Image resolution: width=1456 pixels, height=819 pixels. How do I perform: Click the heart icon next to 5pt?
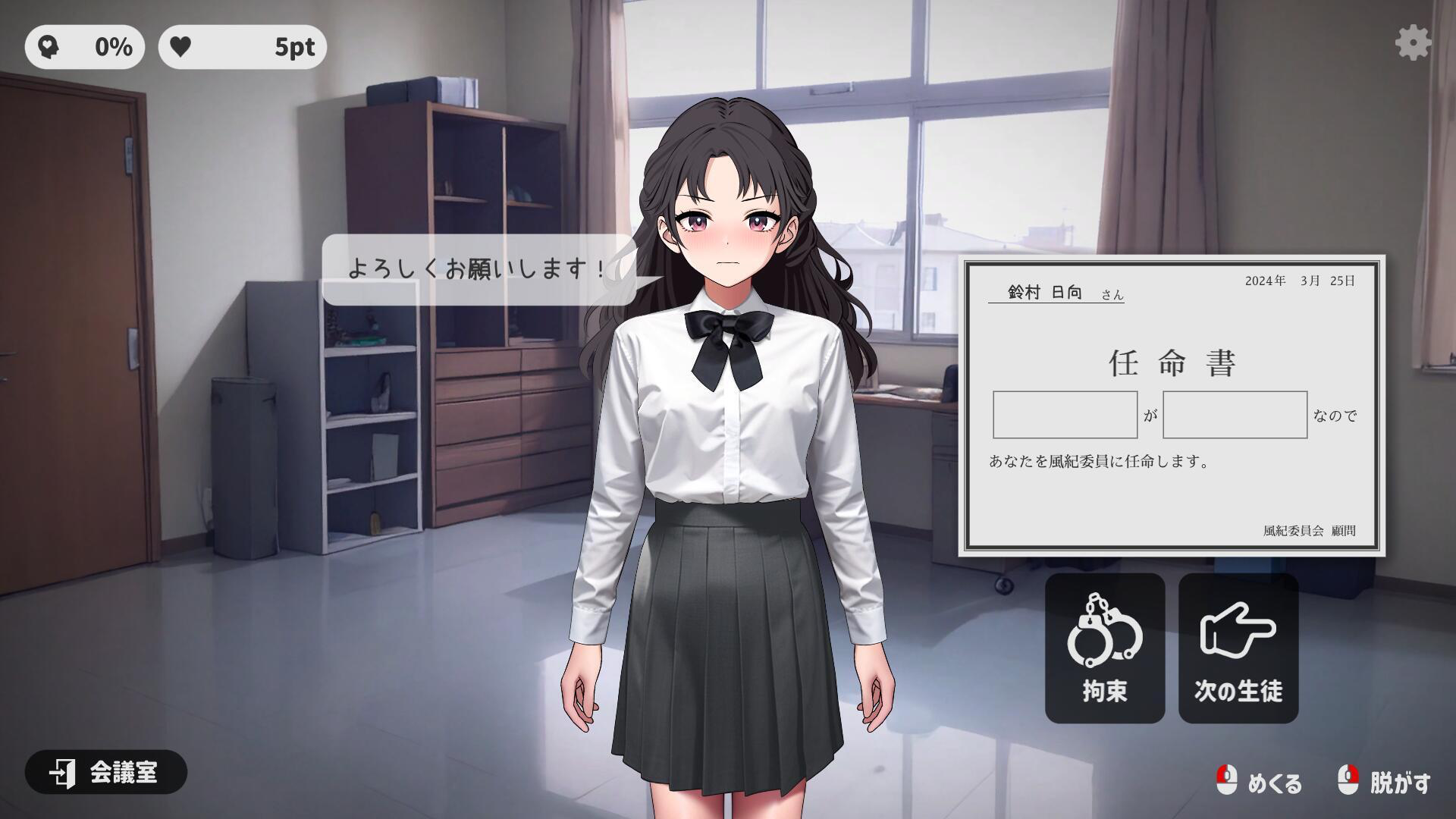[x=182, y=47]
